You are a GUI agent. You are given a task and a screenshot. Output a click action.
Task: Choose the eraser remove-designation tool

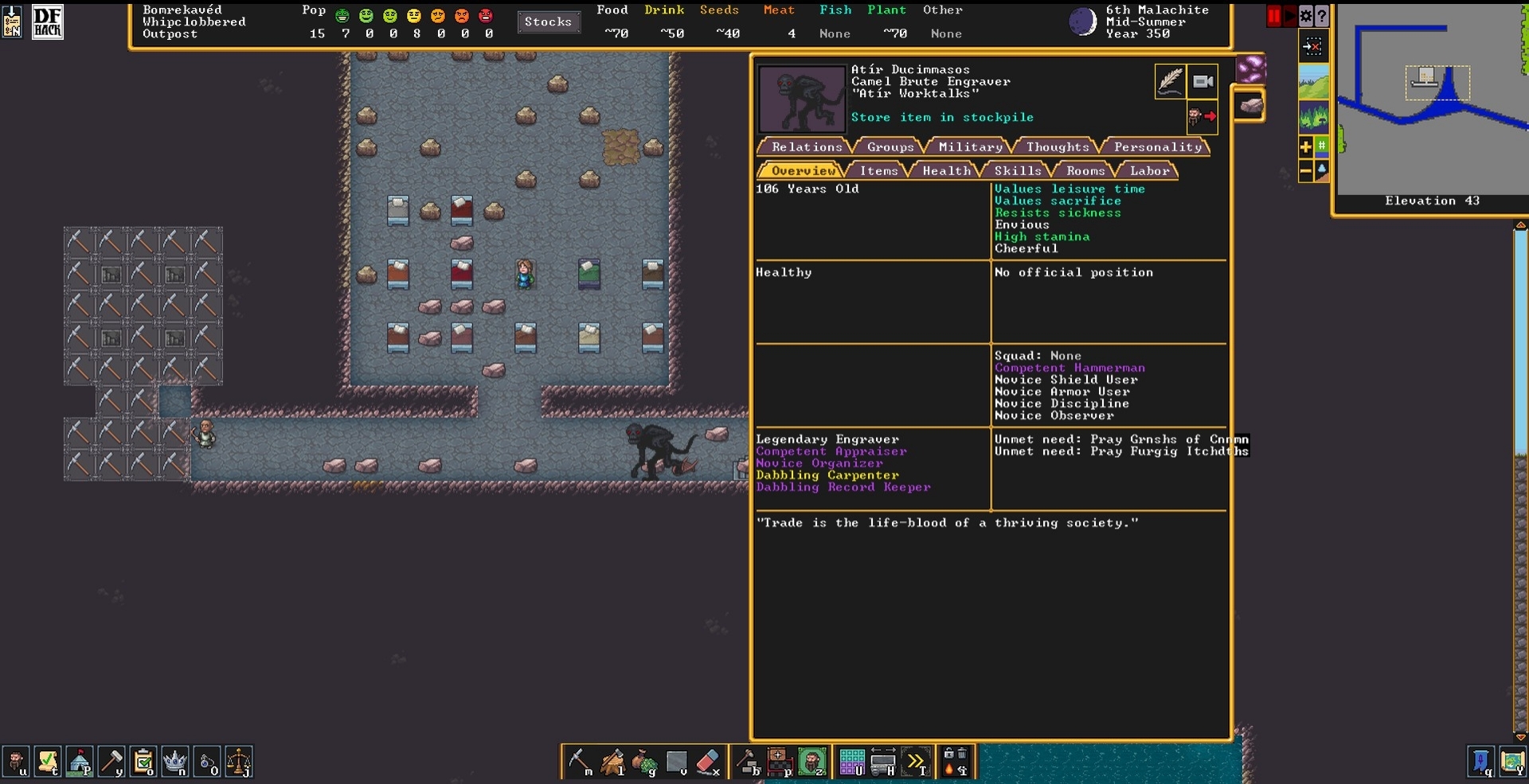[708, 762]
